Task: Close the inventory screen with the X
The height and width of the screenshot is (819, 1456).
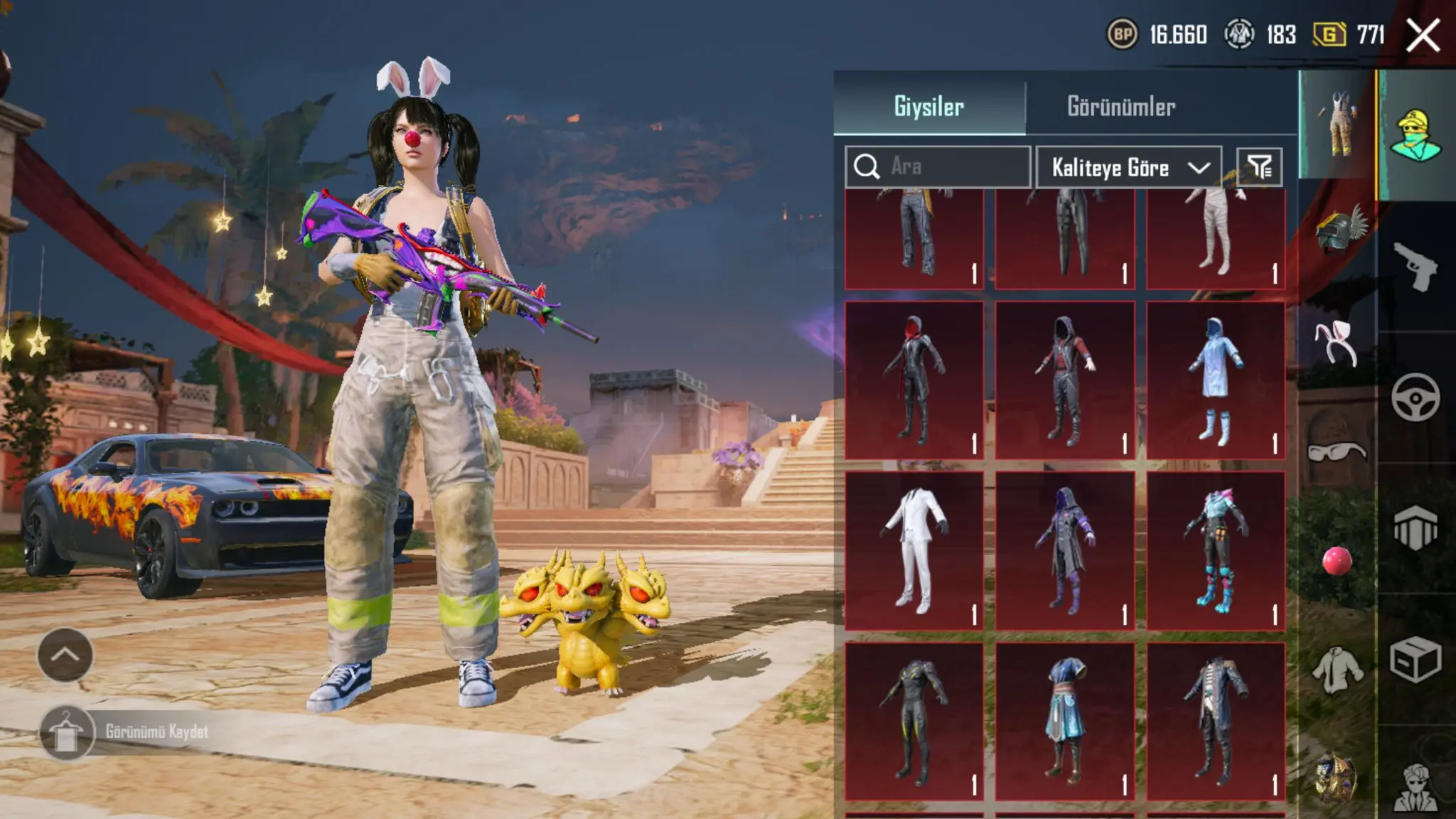Action: (x=1423, y=35)
